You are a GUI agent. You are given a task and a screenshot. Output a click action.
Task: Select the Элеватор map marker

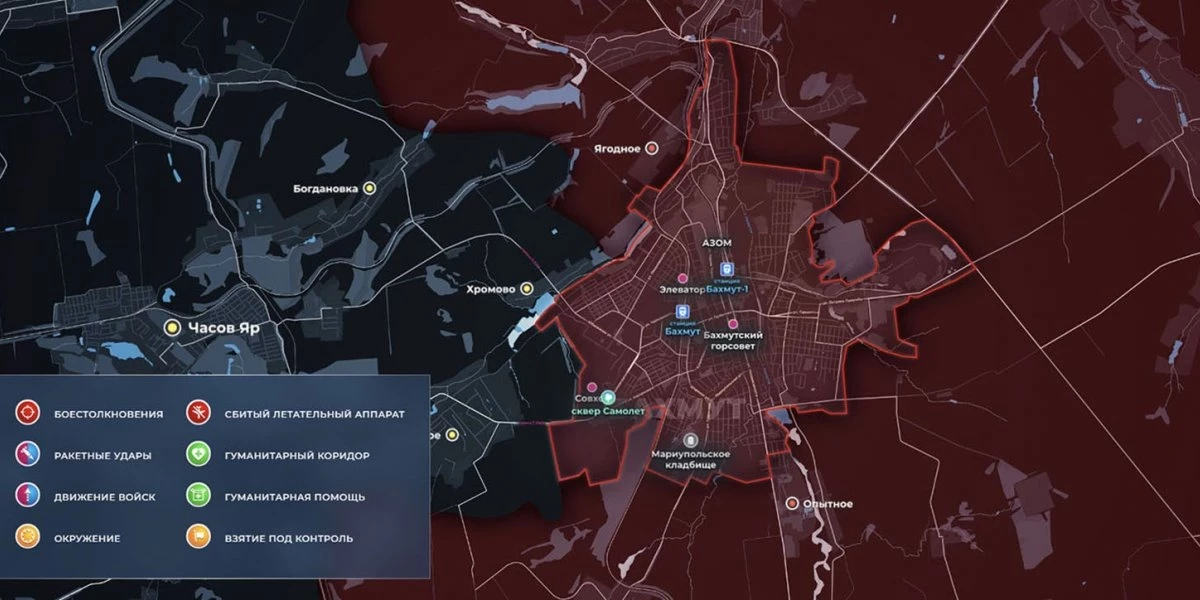[683, 277]
